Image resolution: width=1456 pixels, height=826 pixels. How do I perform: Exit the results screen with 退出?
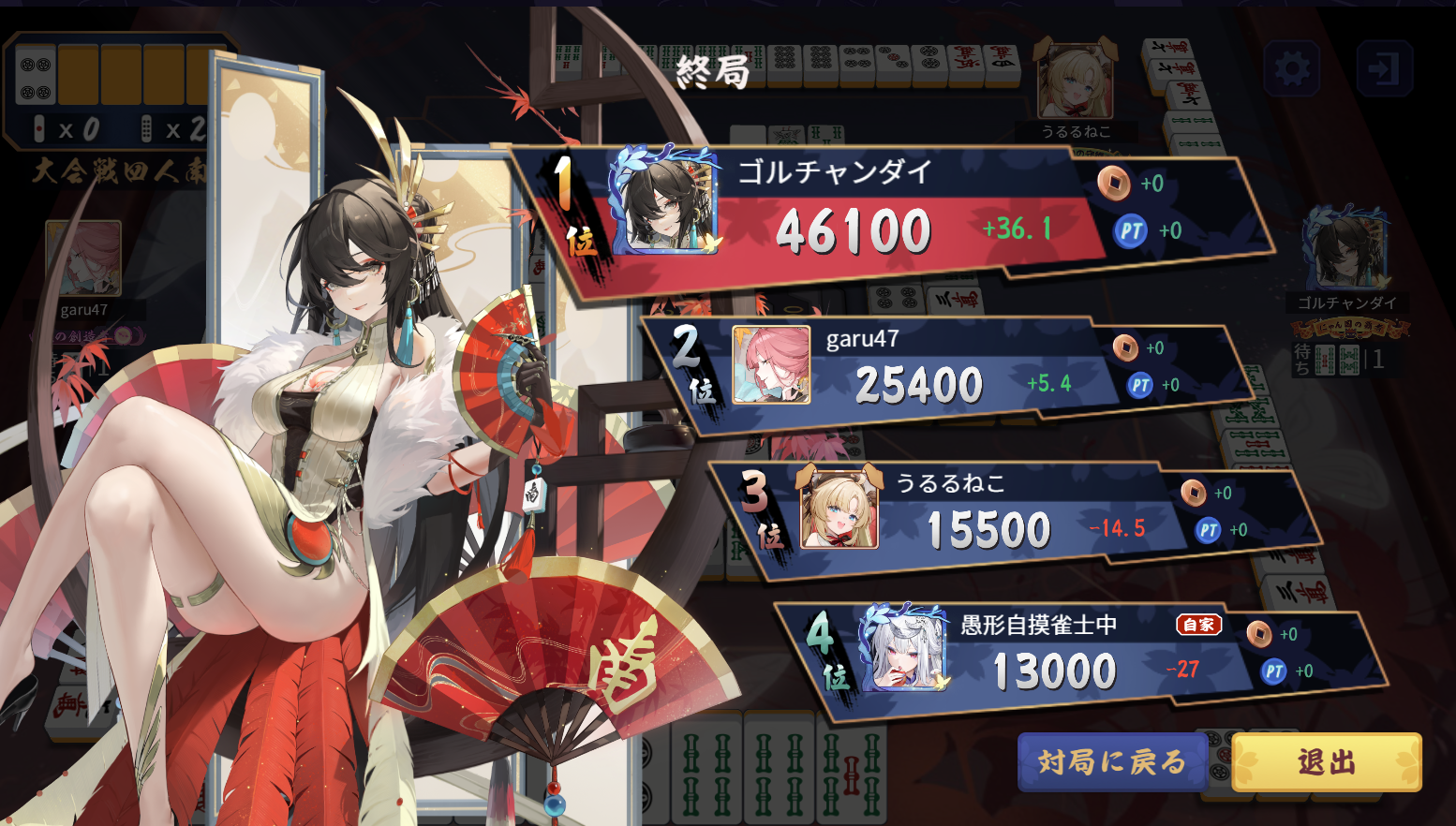click(x=1326, y=762)
